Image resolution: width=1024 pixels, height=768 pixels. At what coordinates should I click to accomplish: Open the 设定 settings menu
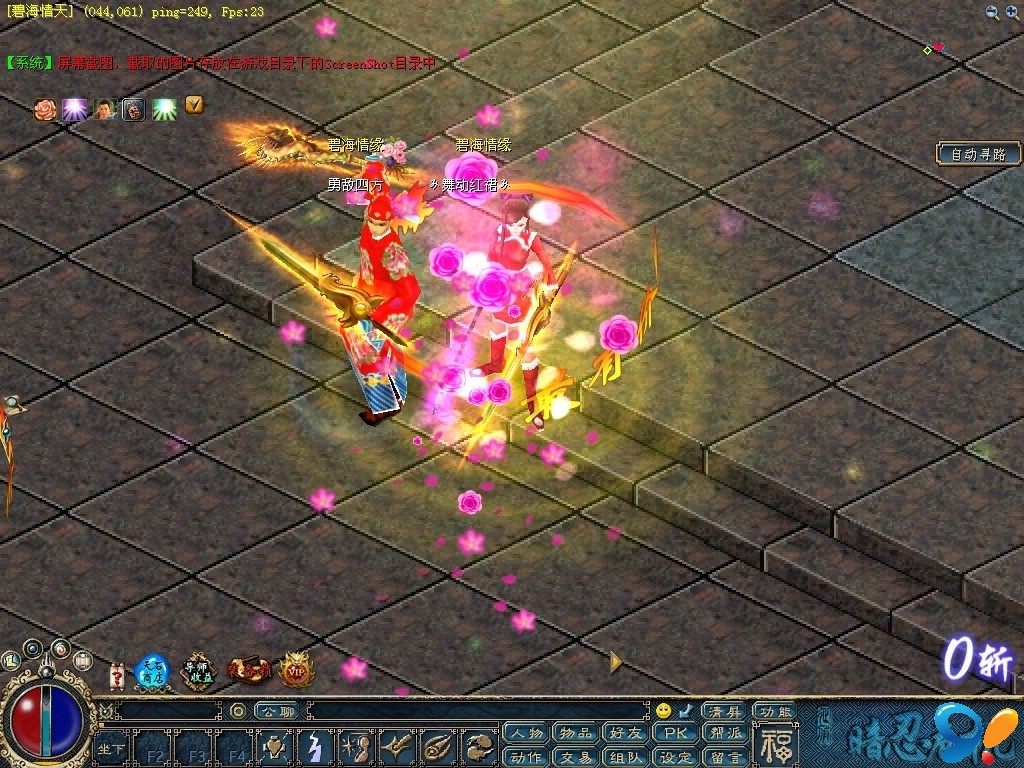pos(675,757)
